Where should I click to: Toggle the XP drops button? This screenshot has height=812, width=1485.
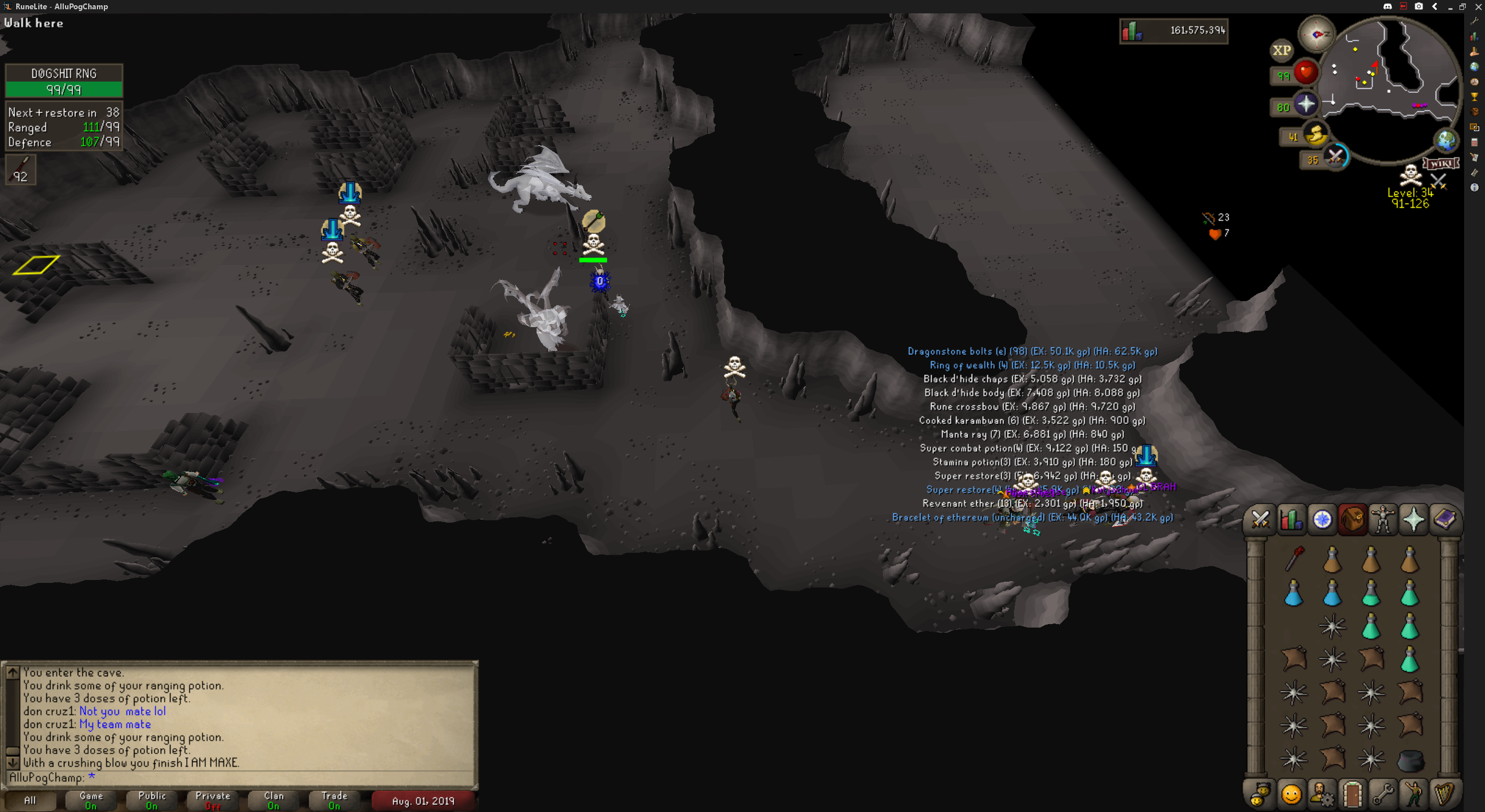pos(1281,50)
